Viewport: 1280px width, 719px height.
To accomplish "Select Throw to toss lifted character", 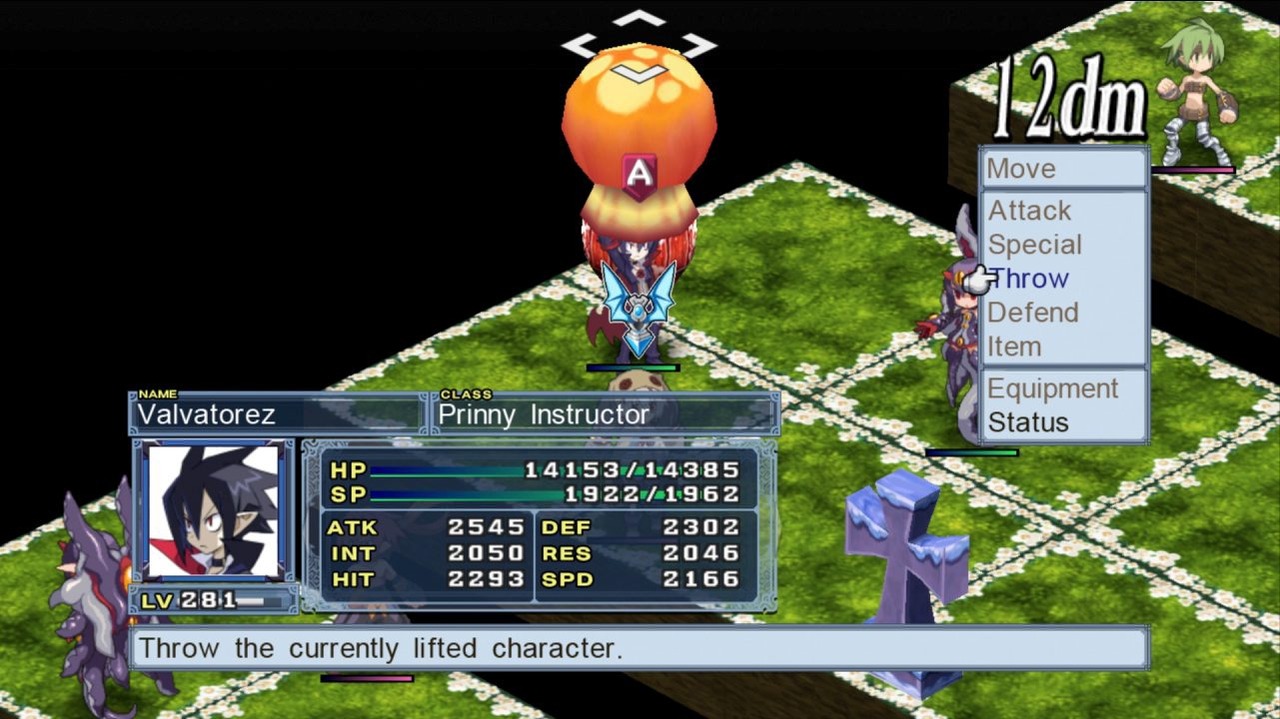I will click(1030, 279).
